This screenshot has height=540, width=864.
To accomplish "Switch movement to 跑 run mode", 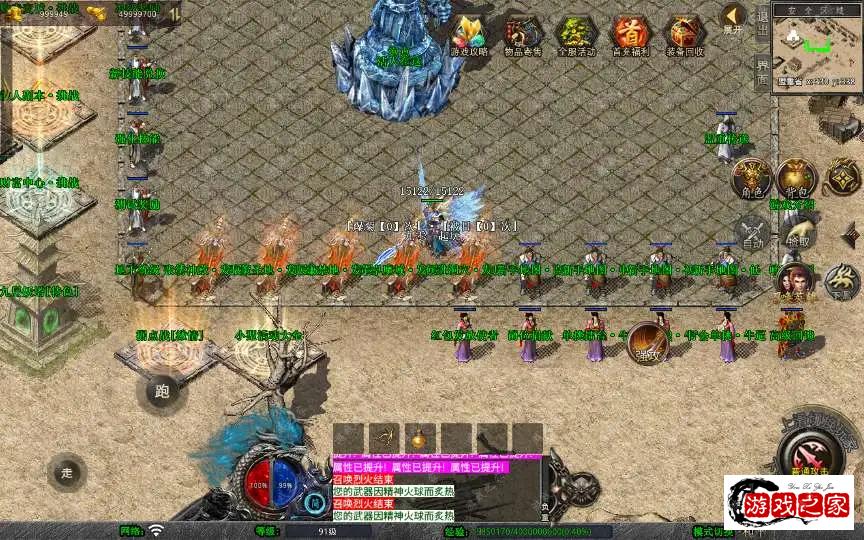I will coord(162,392).
